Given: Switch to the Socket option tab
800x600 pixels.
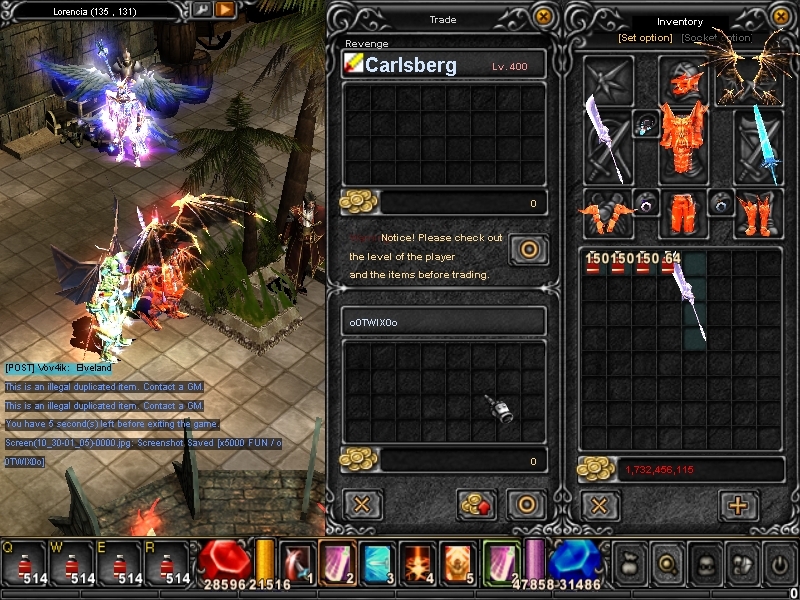Looking at the screenshot, I should click(716, 38).
